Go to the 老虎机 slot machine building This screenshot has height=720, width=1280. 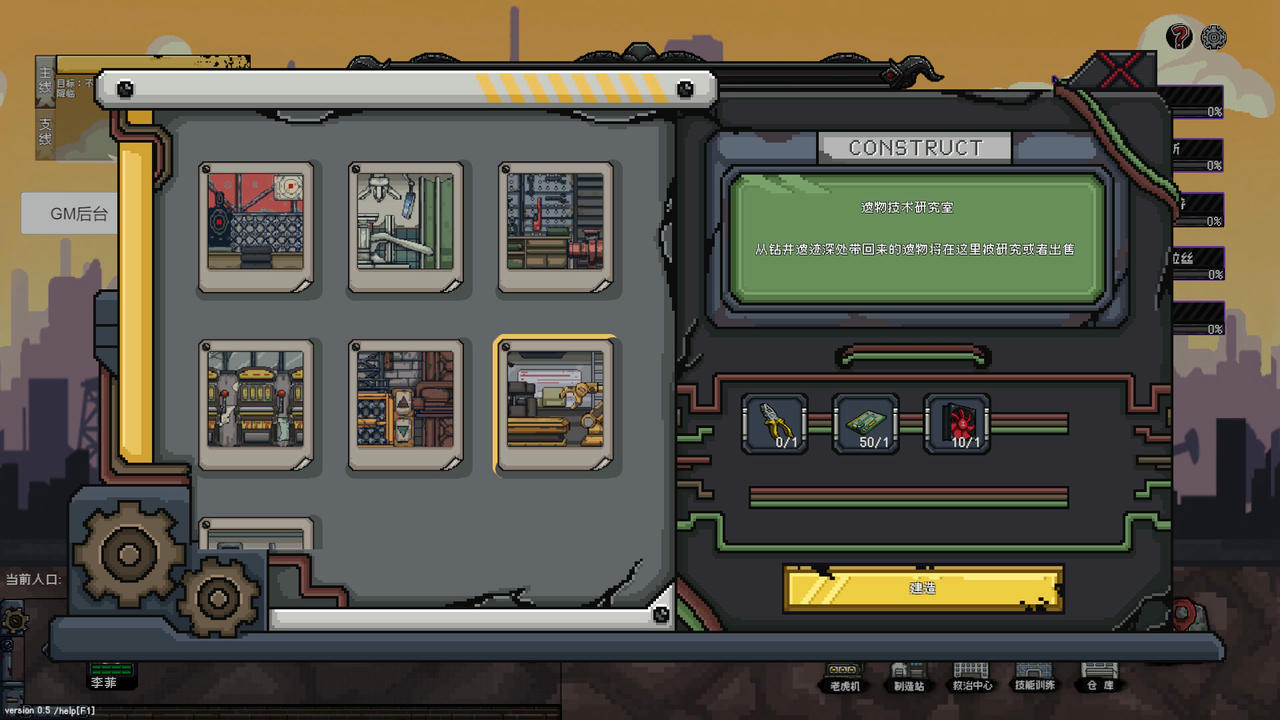[x=845, y=676]
